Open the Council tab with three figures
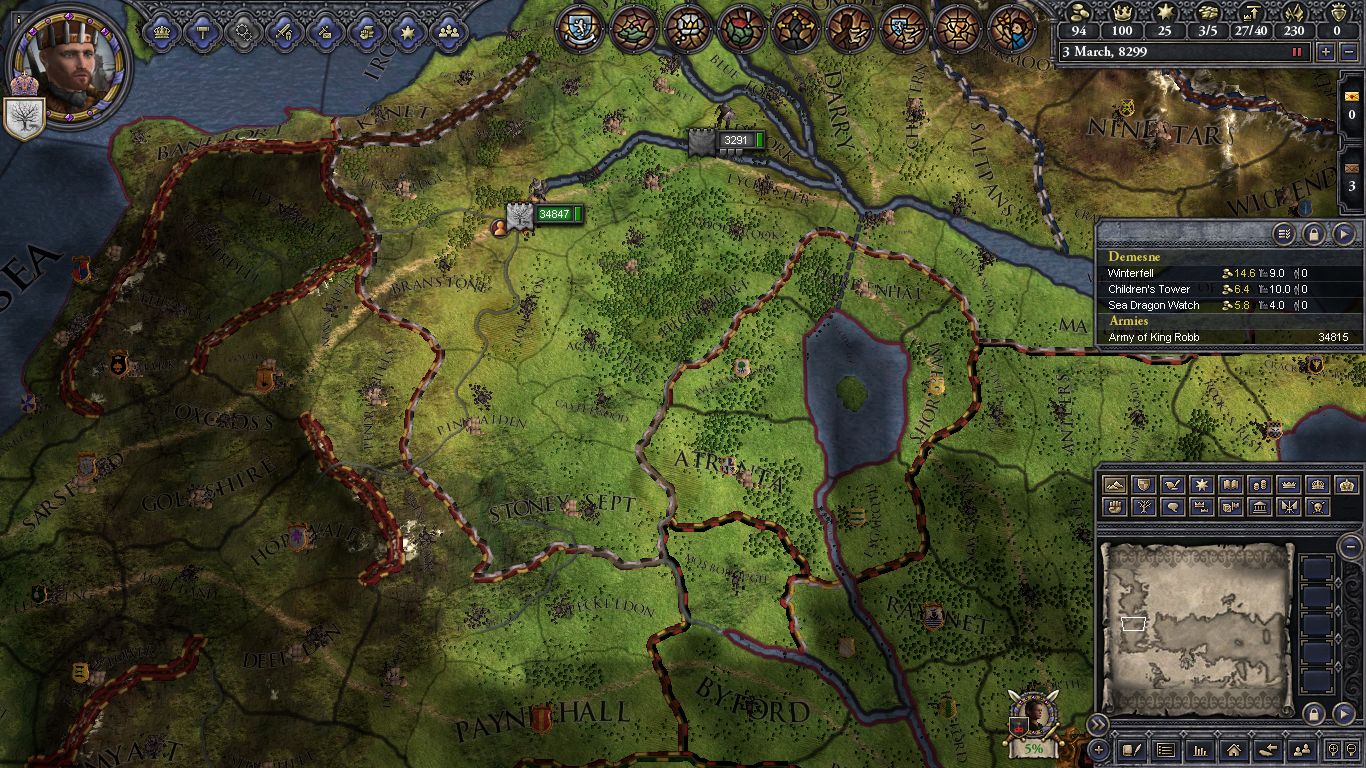This screenshot has width=1366, height=768. tap(449, 31)
